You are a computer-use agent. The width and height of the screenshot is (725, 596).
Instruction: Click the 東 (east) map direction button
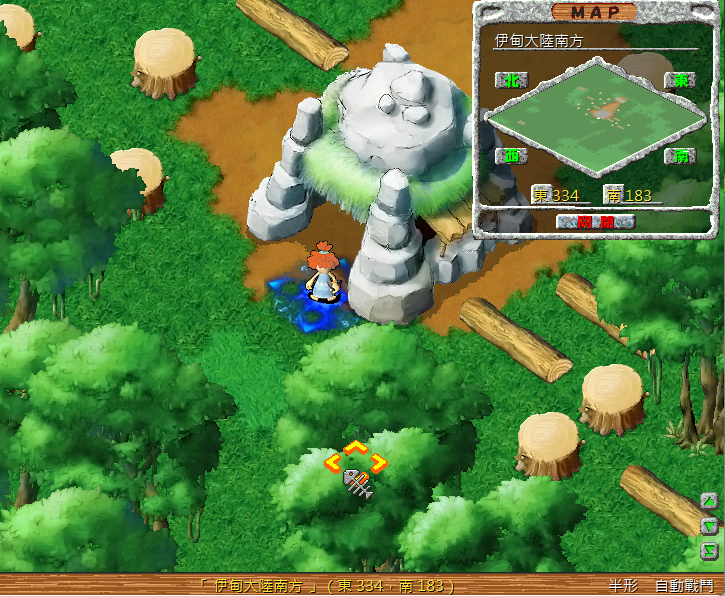click(680, 81)
